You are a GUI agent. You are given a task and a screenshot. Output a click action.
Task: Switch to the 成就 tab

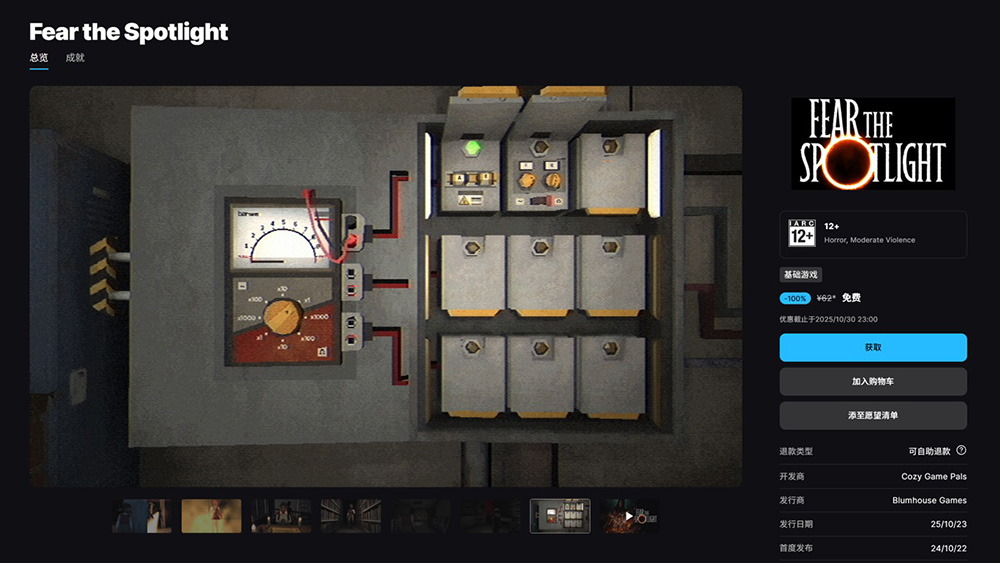[x=75, y=58]
